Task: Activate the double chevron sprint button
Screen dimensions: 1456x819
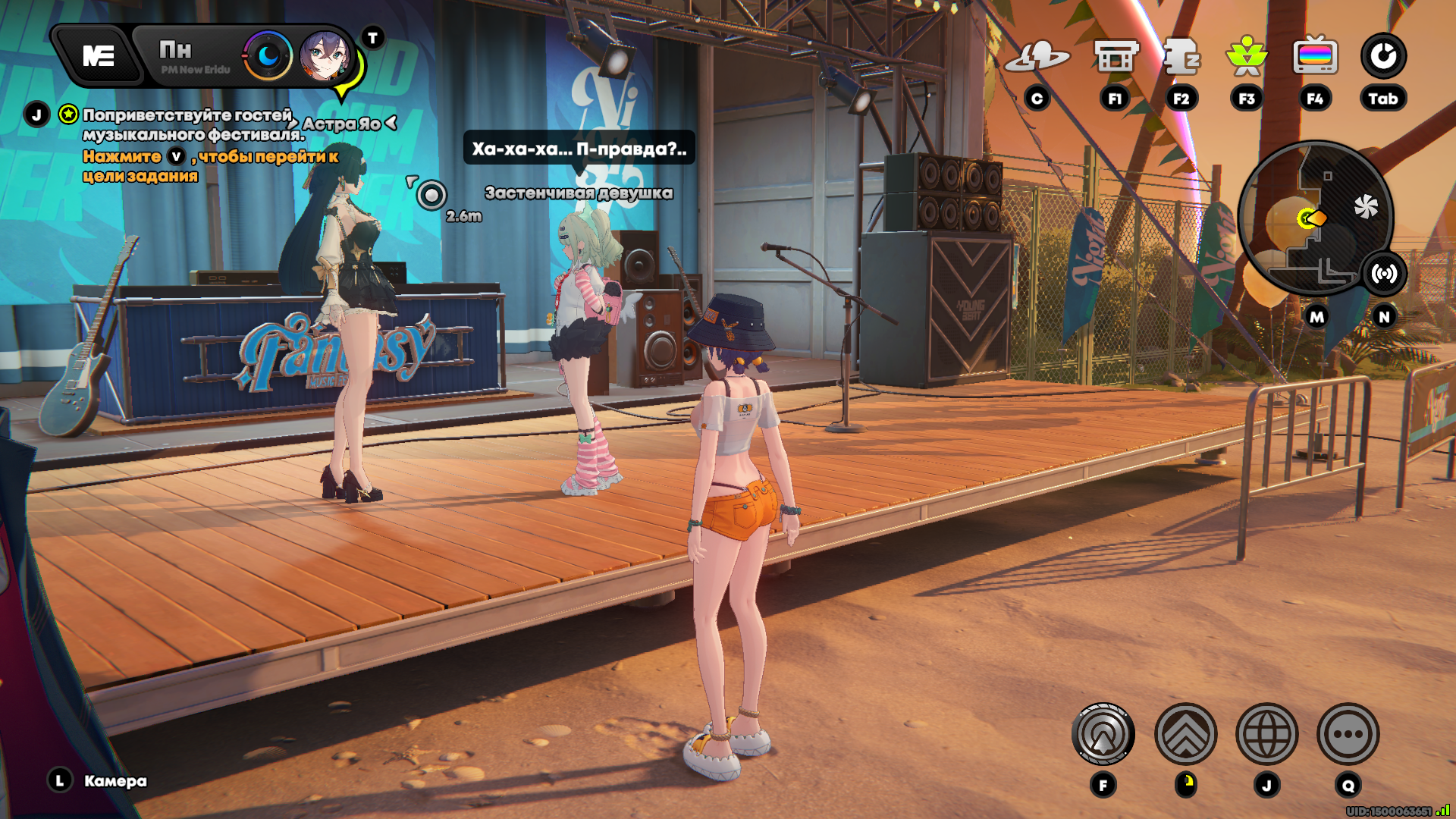Action: [x=1185, y=734]
